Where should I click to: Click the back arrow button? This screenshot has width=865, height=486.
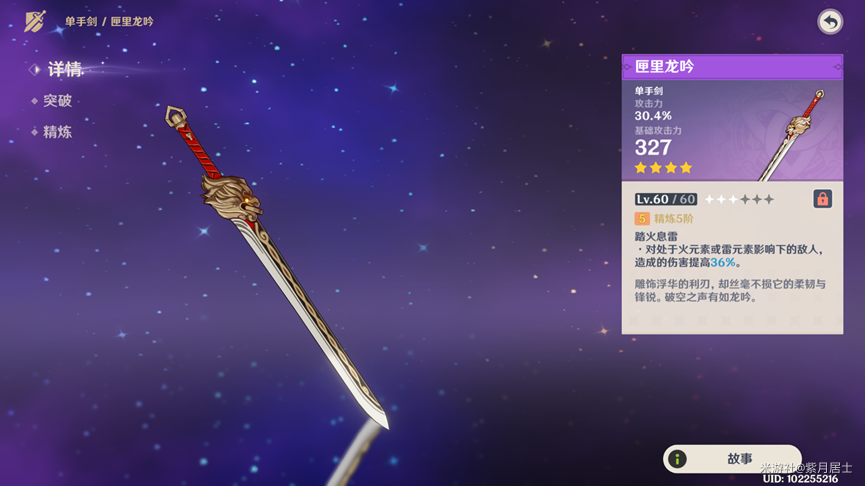click(830, 22)
